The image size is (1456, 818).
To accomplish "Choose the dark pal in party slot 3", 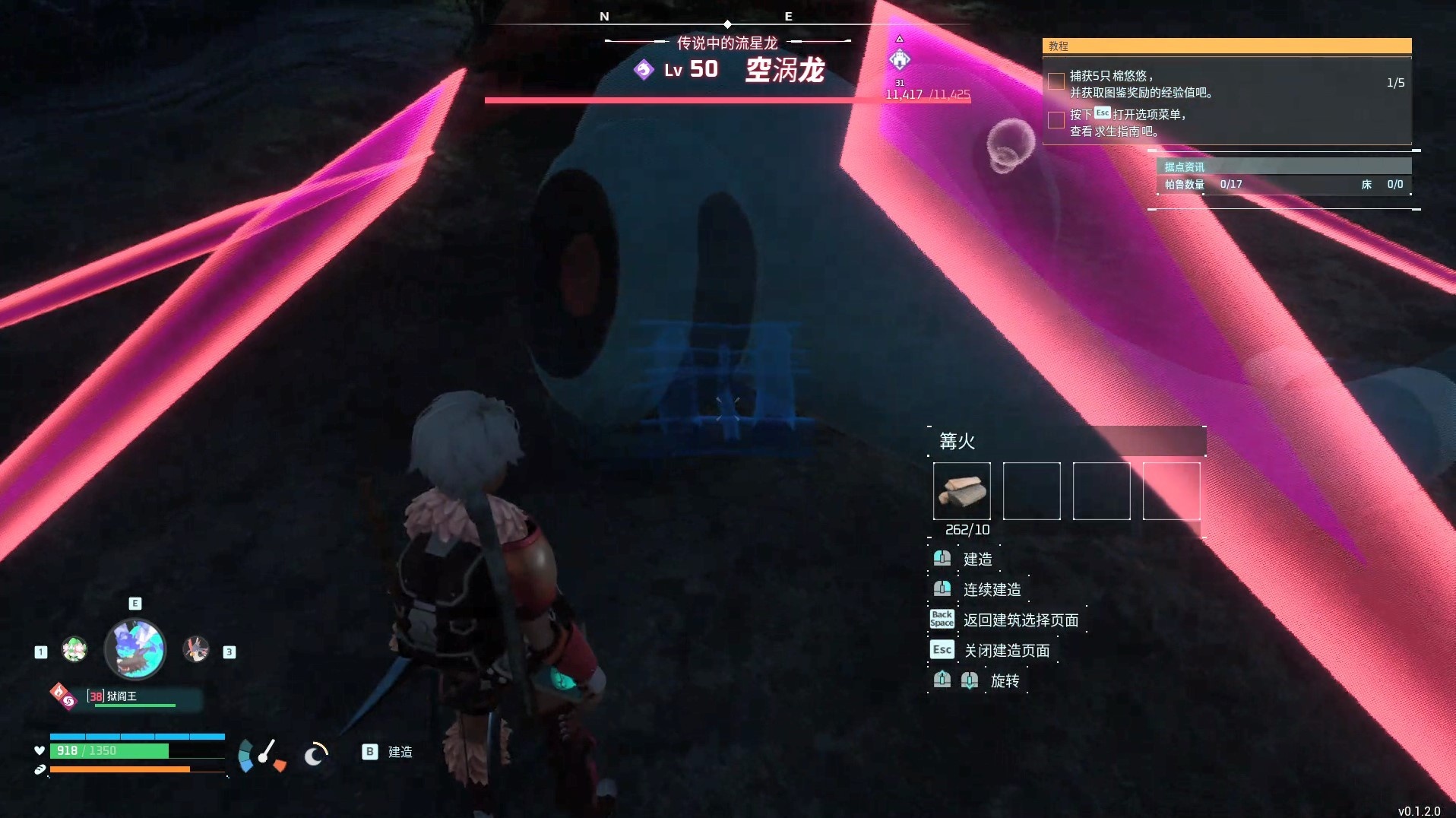I will click(x=196, y=650).
